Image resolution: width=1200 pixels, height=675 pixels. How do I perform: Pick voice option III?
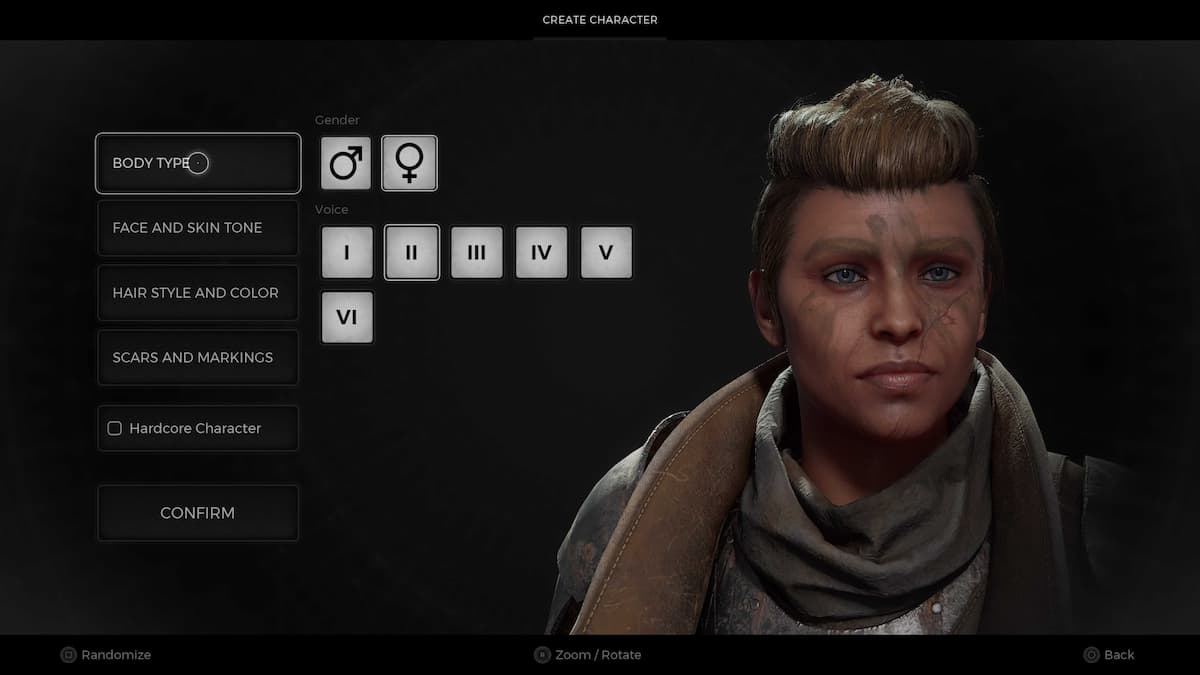476,252
